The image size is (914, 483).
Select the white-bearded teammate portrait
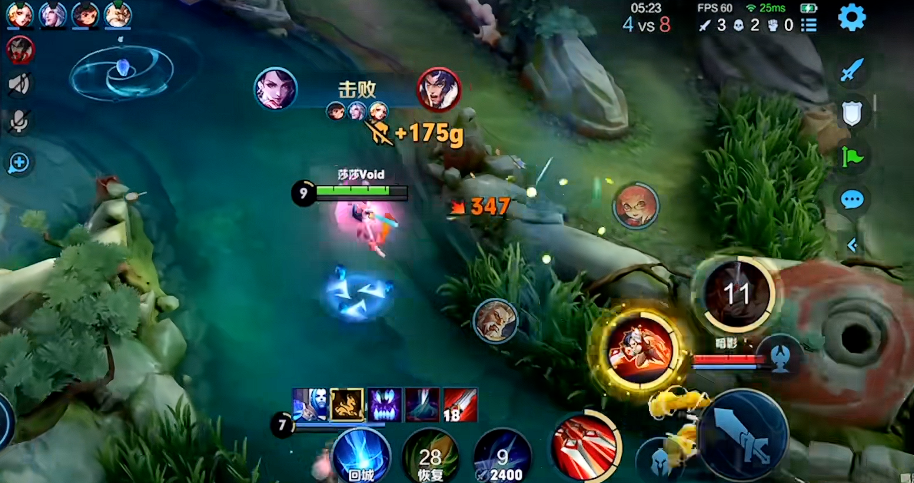pyautogui.click(x=117, y=14)
